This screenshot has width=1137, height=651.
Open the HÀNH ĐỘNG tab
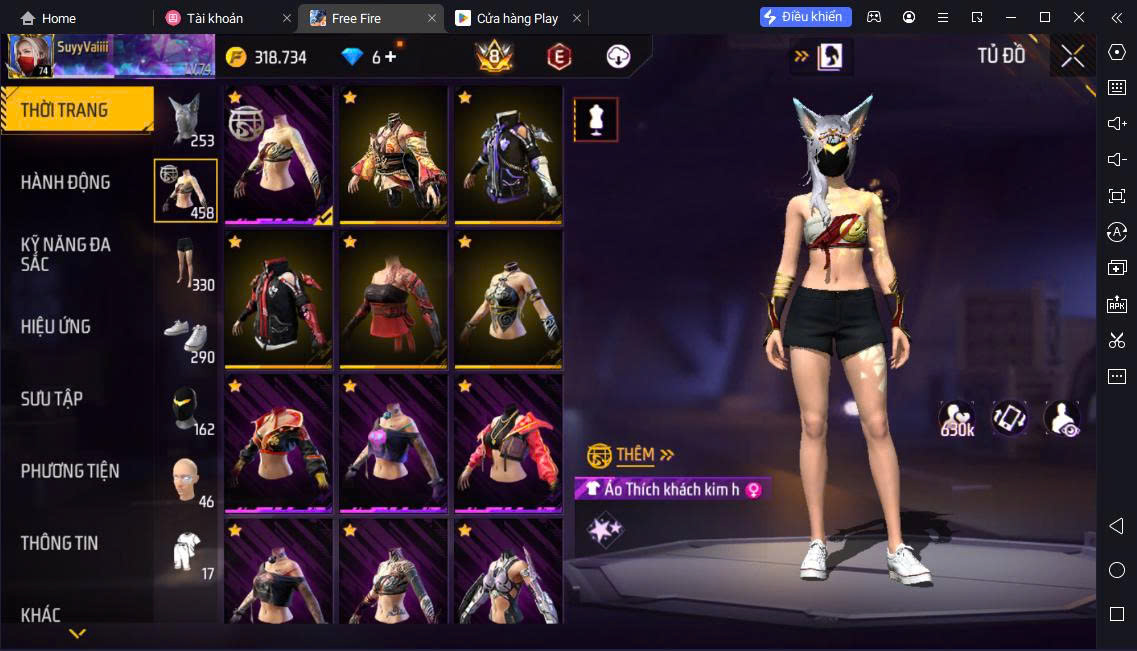[66, 182]
